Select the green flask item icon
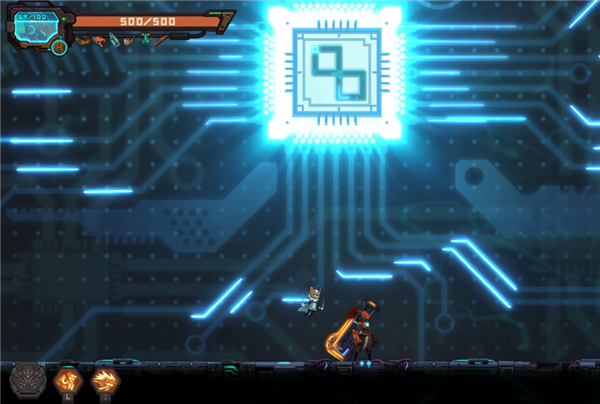 (x=146, y=40)
